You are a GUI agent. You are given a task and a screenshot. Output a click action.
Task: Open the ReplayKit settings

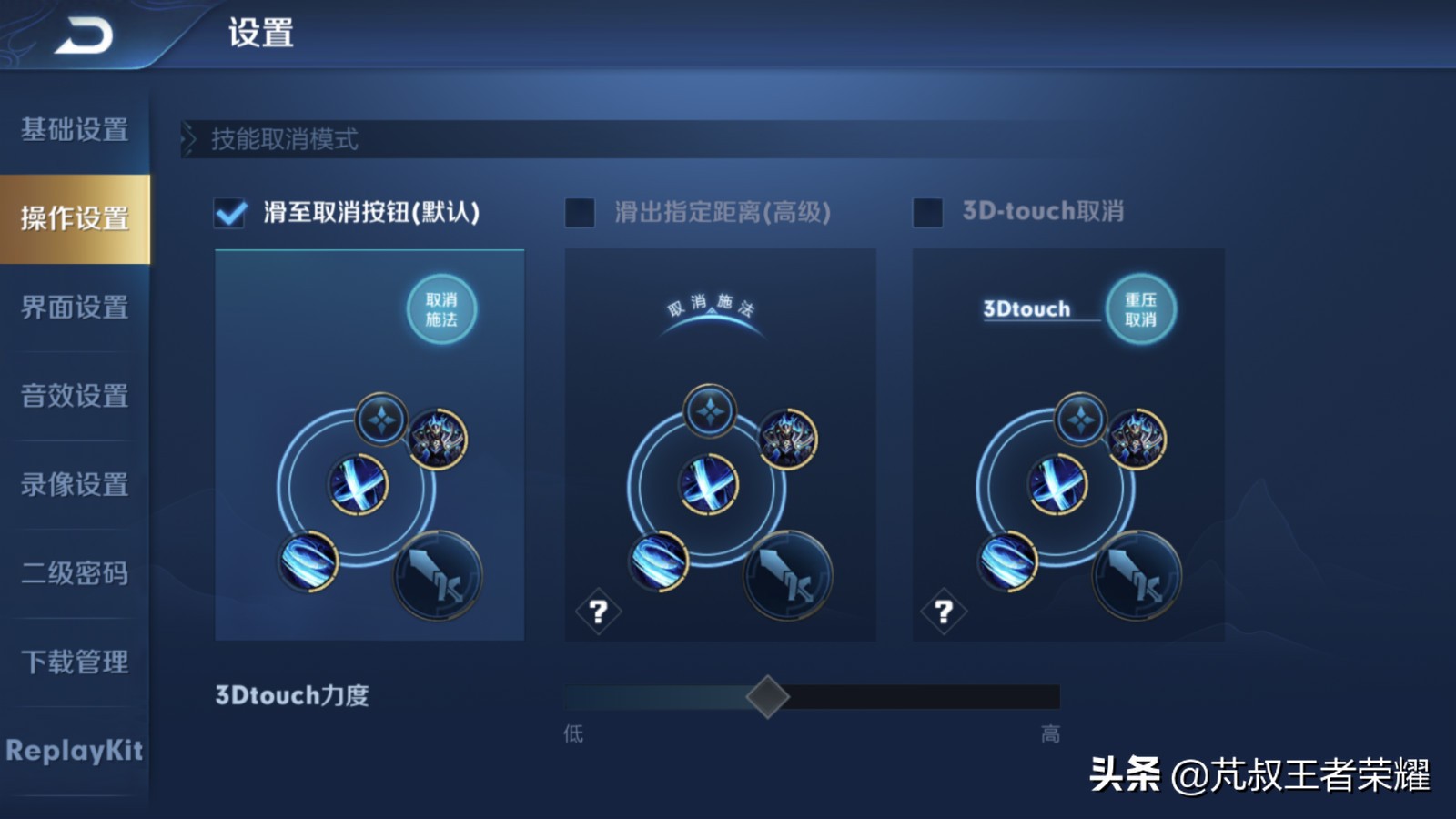tap(76, 753)
